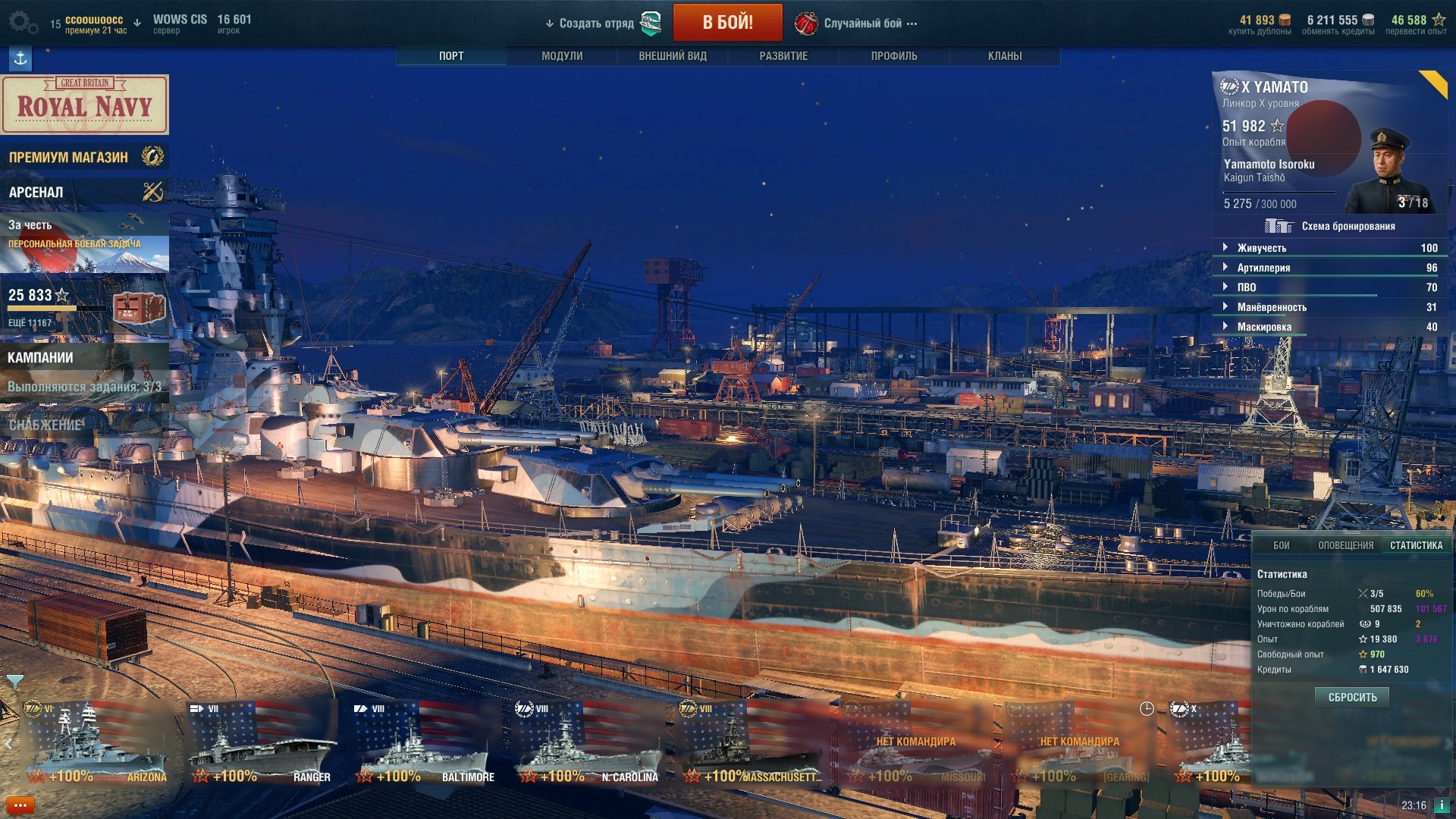Viewport: 1456px width, 819px height.
Task: Switch to the Оповещения tab
Action: (x=1345, y=545)
